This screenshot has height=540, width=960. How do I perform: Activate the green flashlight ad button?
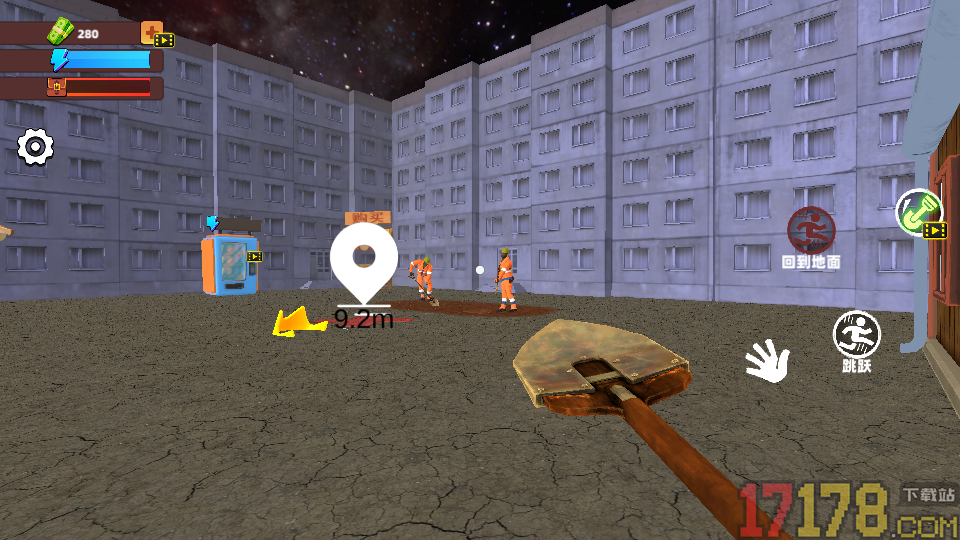pos(918,211)
